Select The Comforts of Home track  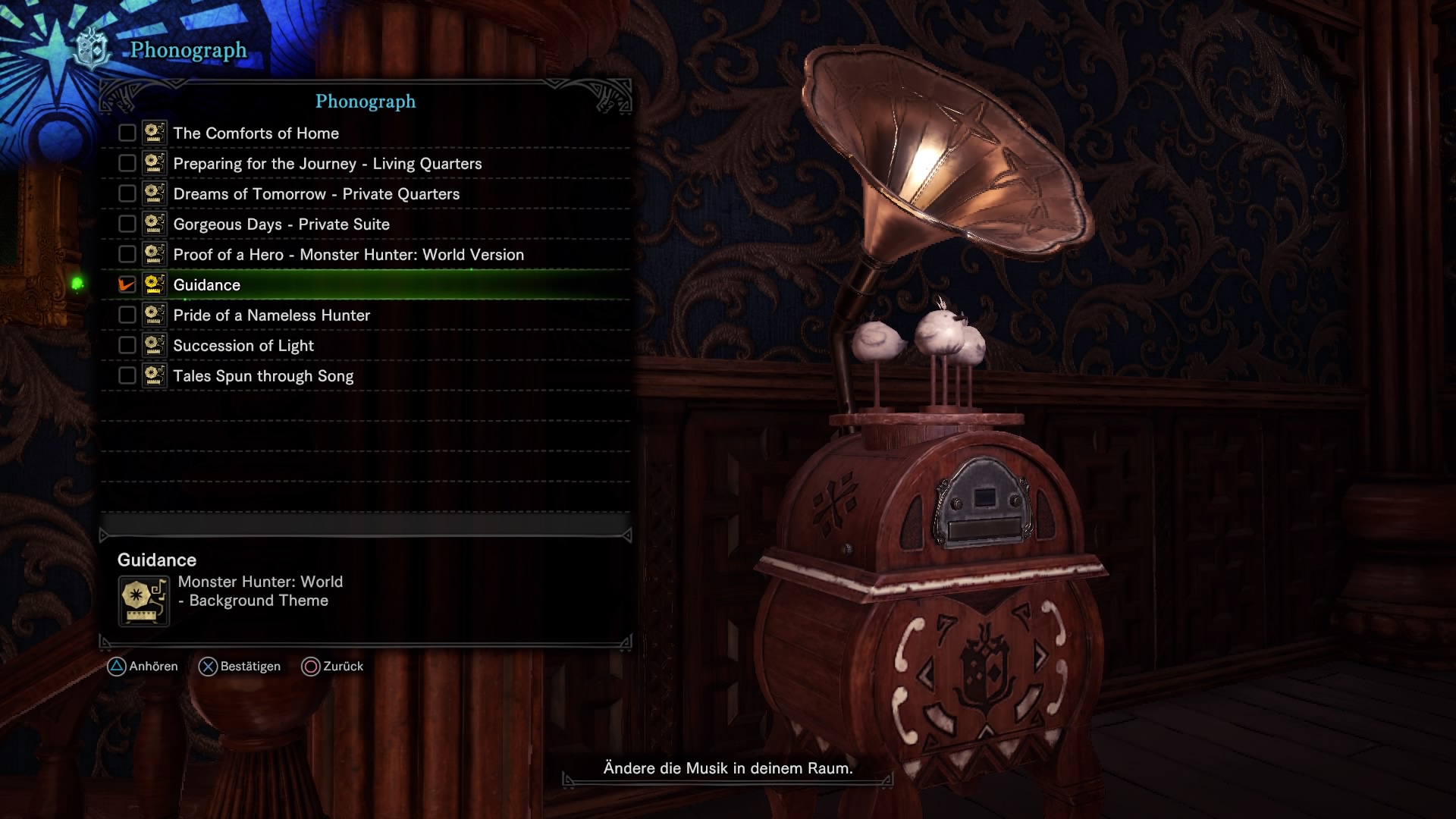click(x=256, y=133)
